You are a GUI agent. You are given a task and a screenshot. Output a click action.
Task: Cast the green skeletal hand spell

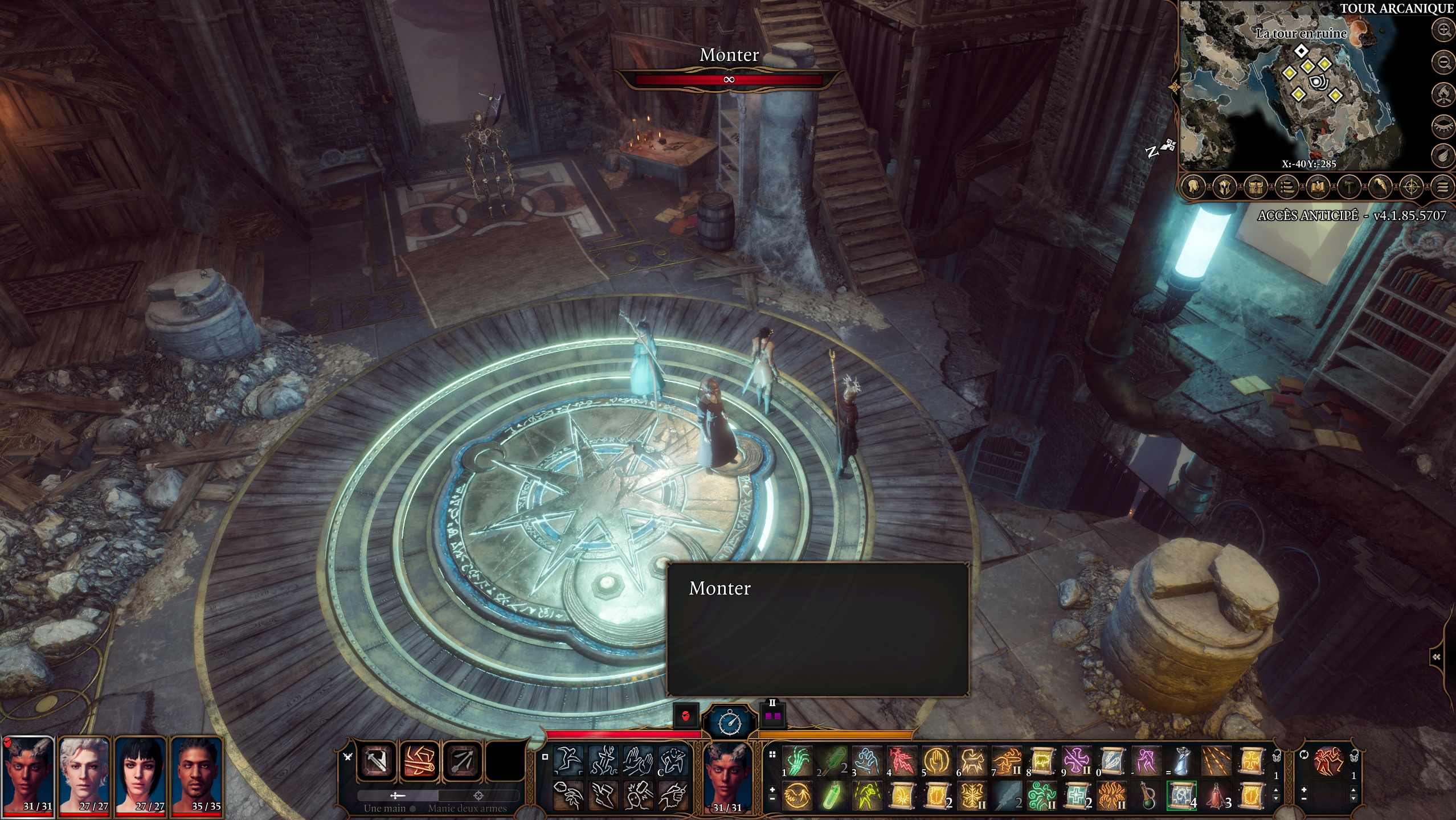[796, 761]
